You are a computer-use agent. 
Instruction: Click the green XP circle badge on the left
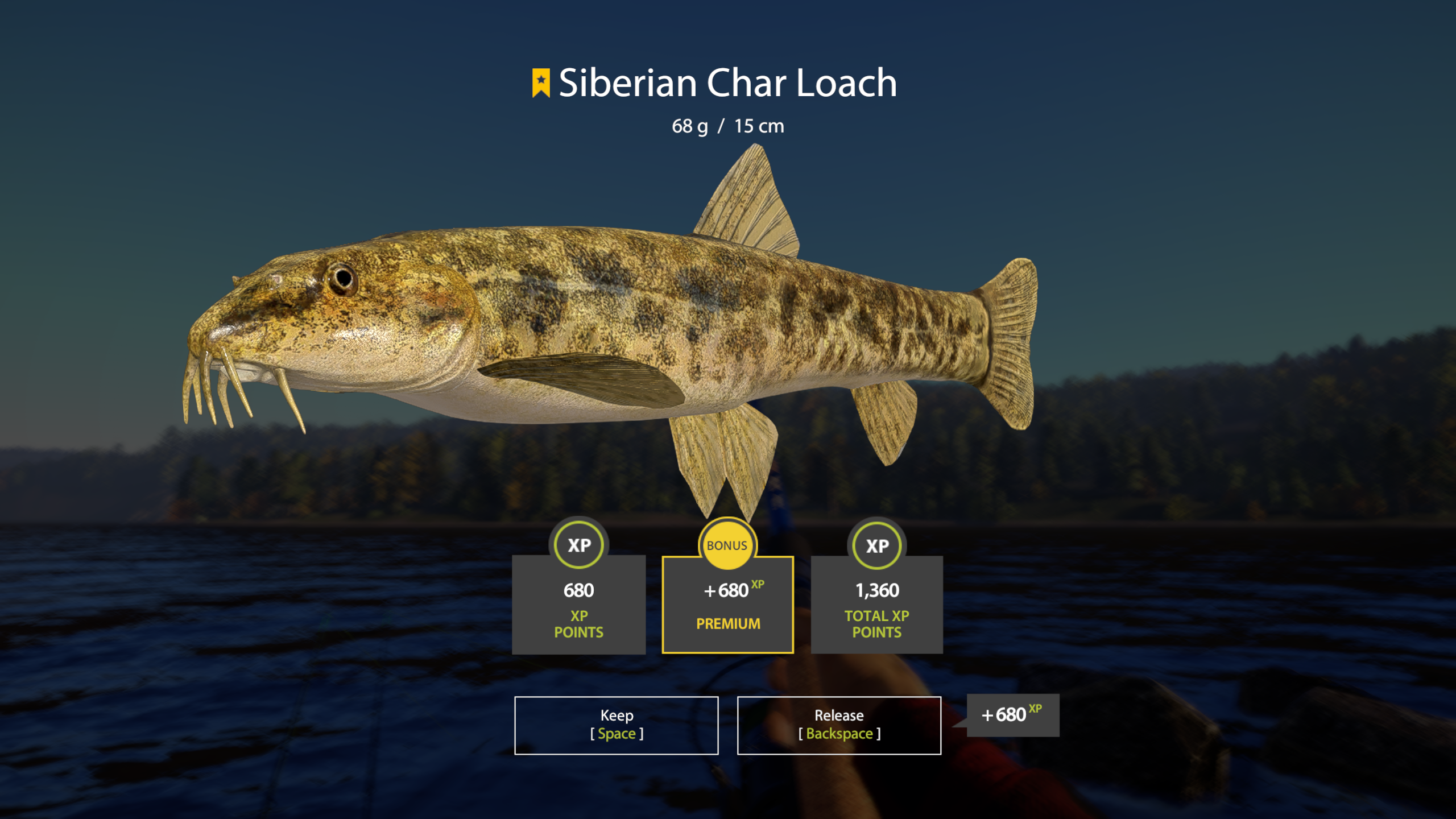578,544
